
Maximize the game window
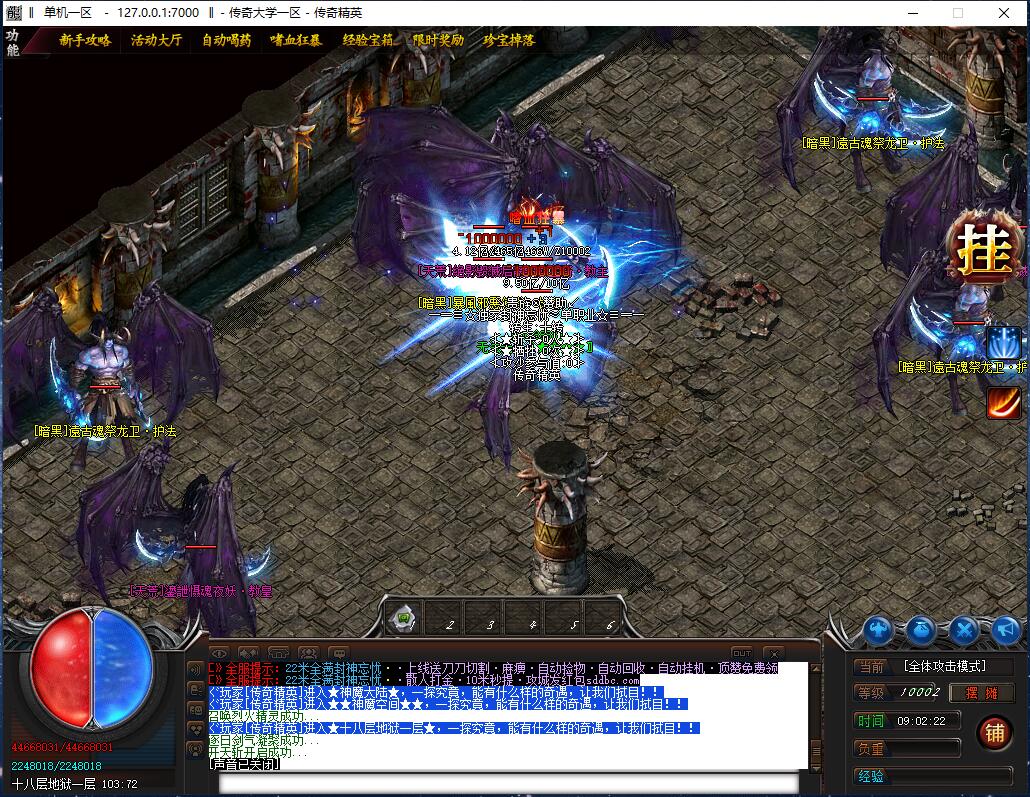957,13
